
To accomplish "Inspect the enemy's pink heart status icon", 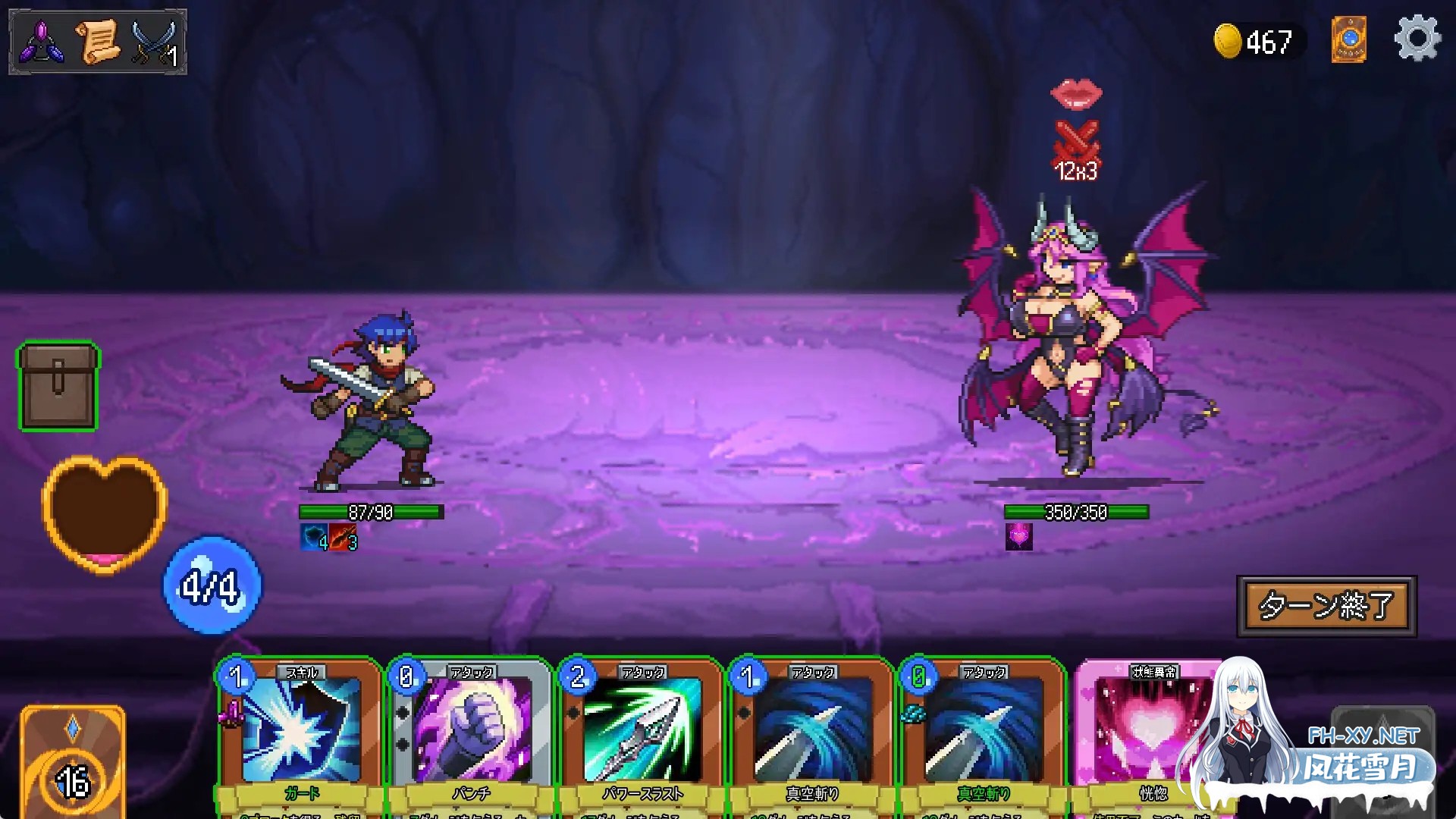I will pos(1018,537).
